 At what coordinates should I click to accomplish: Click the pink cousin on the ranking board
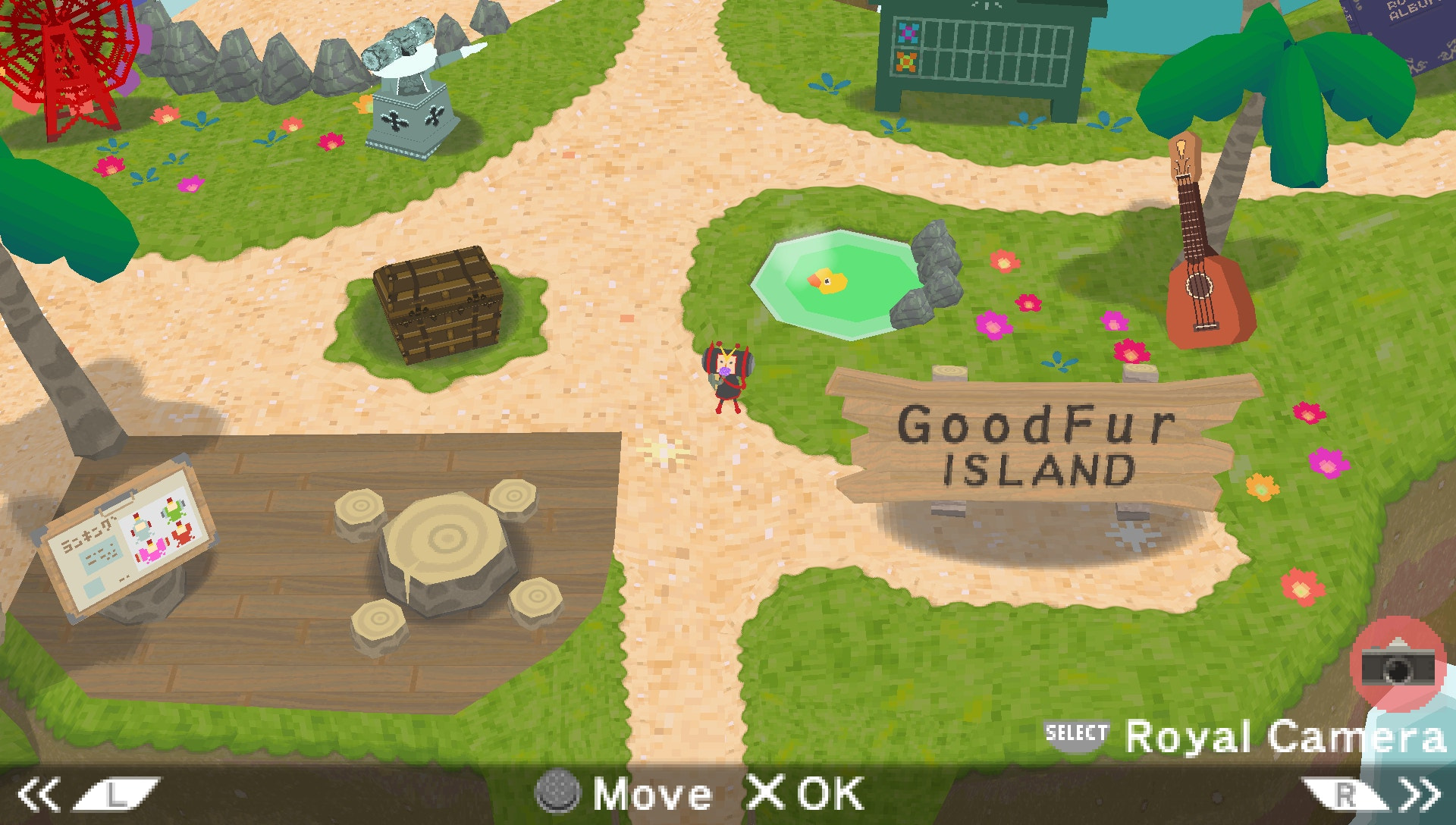click(153, 551)
